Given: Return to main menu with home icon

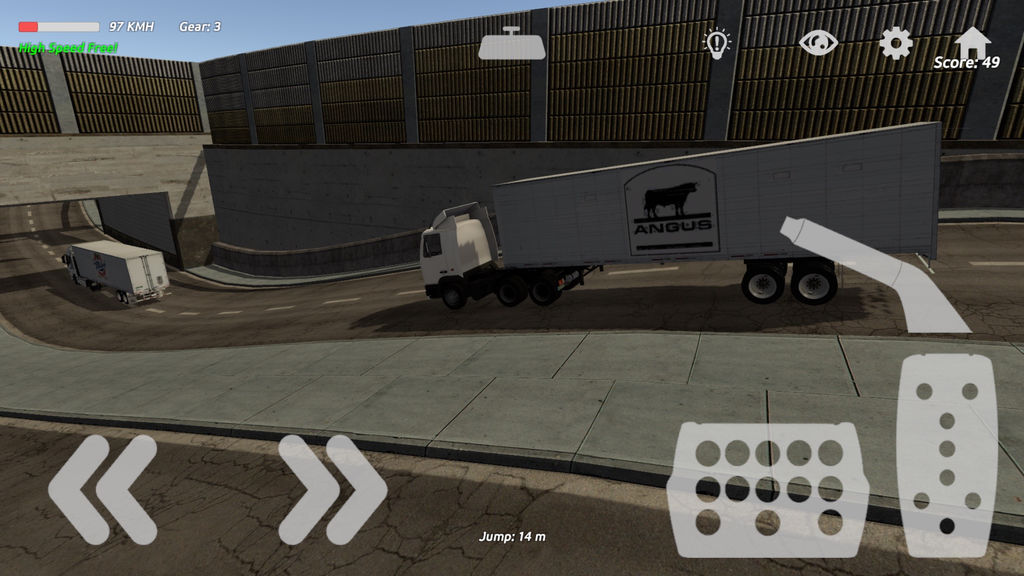Looking at the screenshot, I should pos(972,40).
